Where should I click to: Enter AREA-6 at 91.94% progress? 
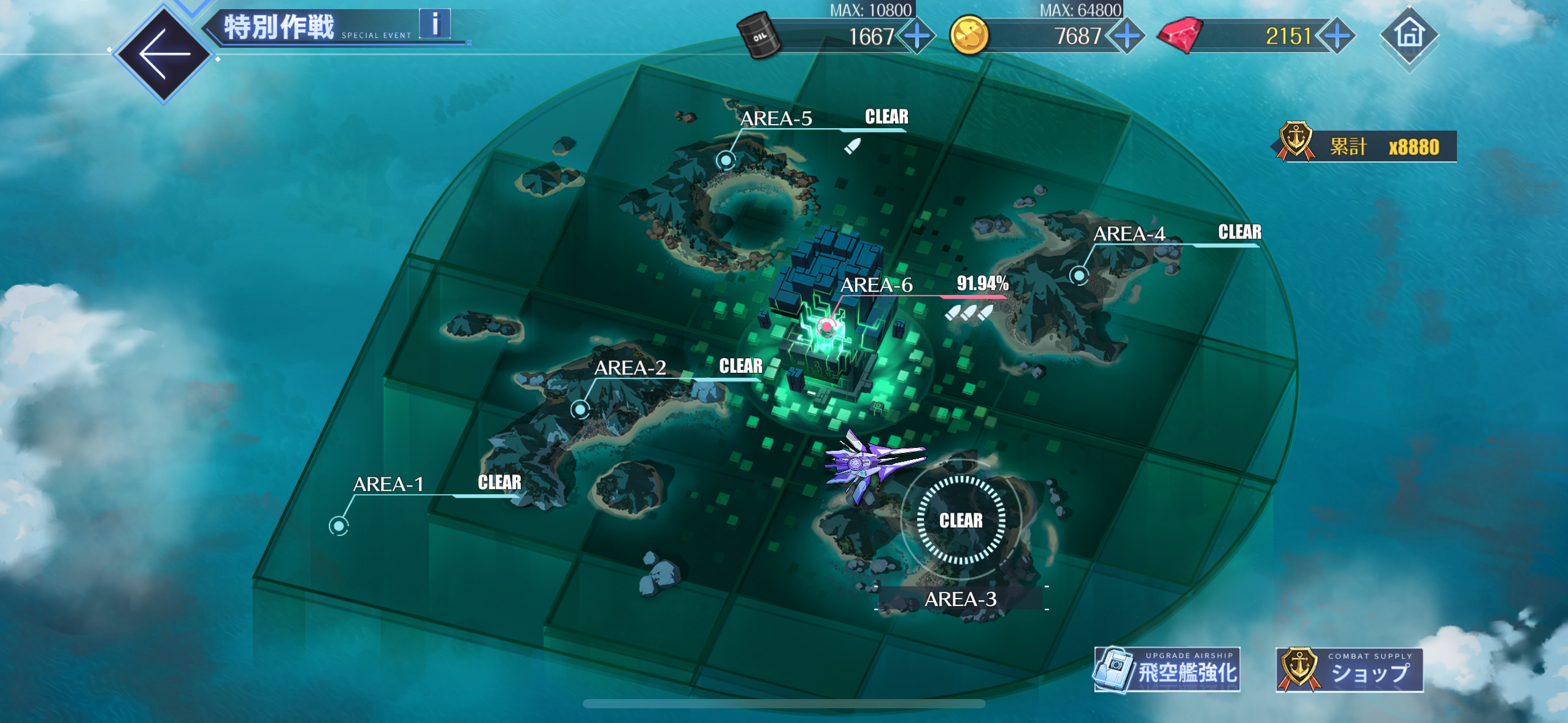(x=827, y=326)
